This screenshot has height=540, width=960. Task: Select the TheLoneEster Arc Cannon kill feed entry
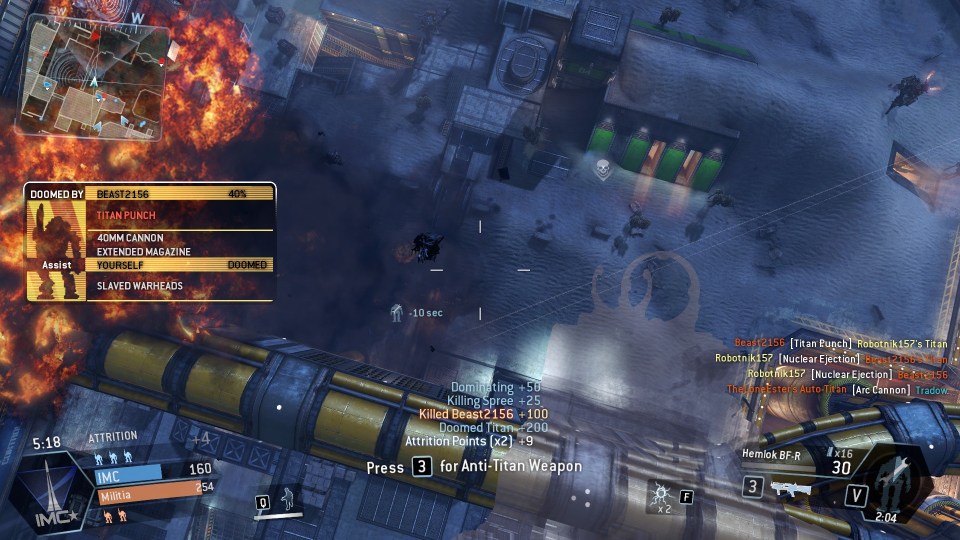837,389
